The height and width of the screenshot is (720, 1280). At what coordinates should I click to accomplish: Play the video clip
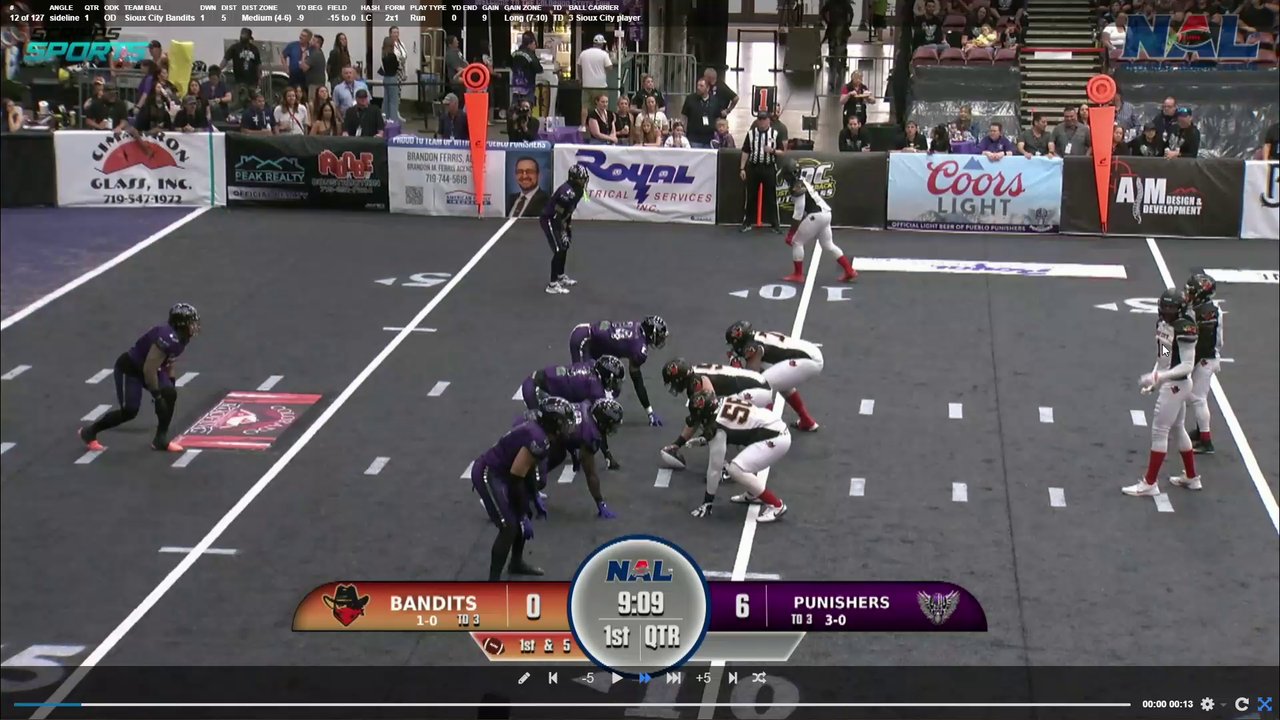click(x=617, y=678)
